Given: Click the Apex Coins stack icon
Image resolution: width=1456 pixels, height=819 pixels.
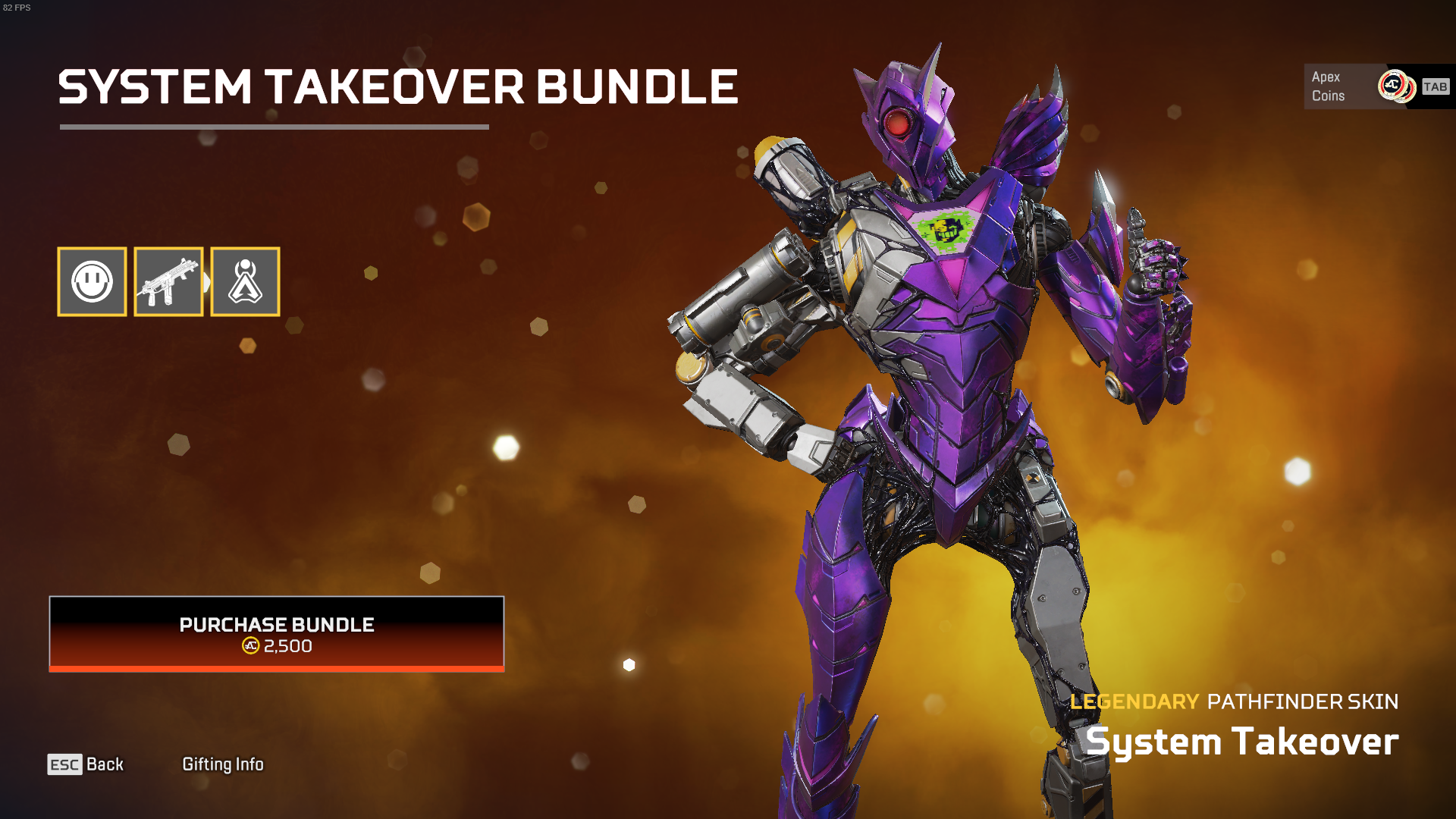Looking at the screenshot, I should point(1394,86).
